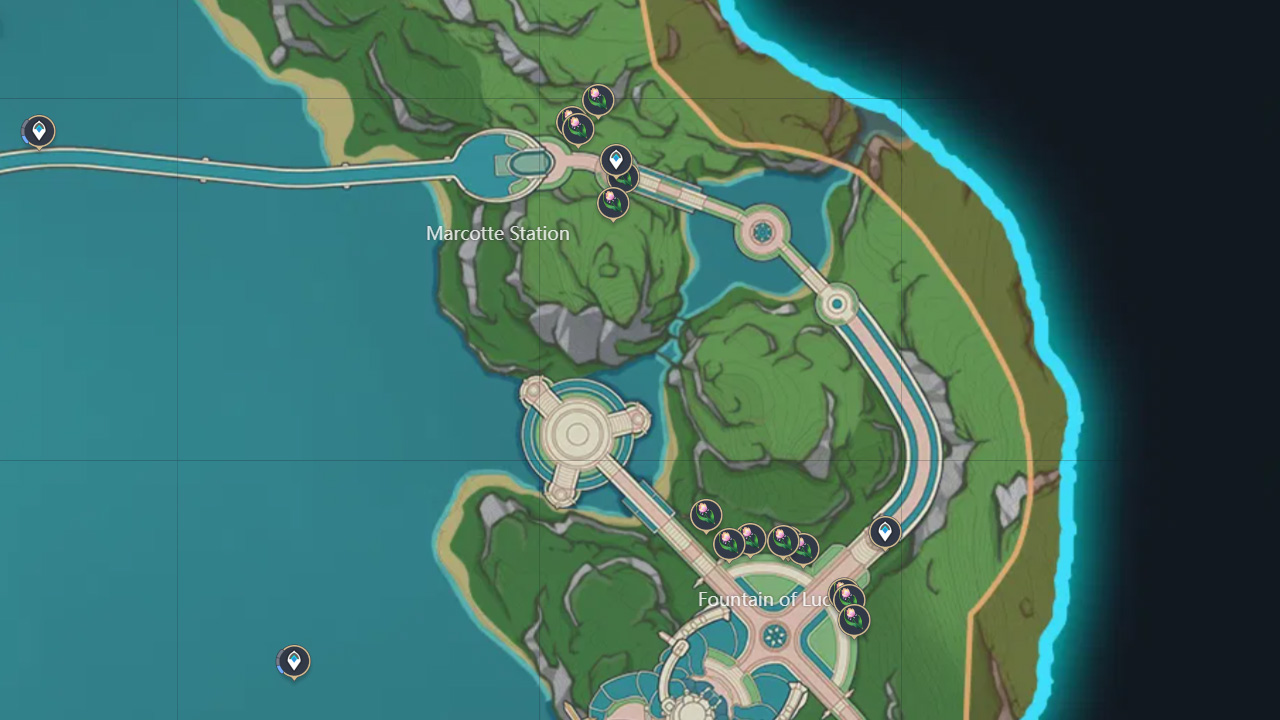Click the bottom flower marker beside the fountain plaza
Image resolution: width=1280 pixels, height=720 pixels.
854,620
